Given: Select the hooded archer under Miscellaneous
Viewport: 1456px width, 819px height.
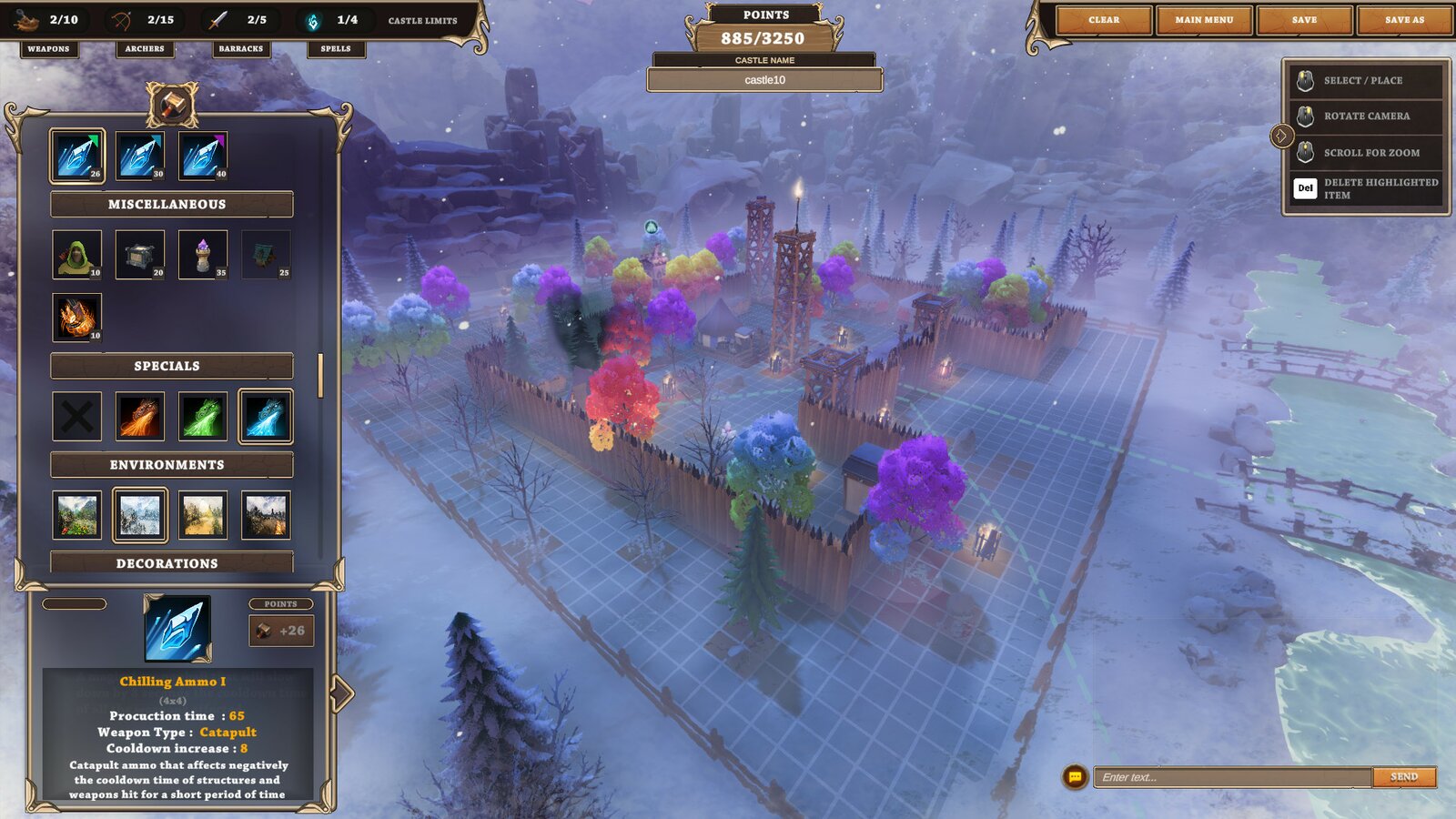Looking at the screenshot, I should pyautogui.click(x=76, y=254).
